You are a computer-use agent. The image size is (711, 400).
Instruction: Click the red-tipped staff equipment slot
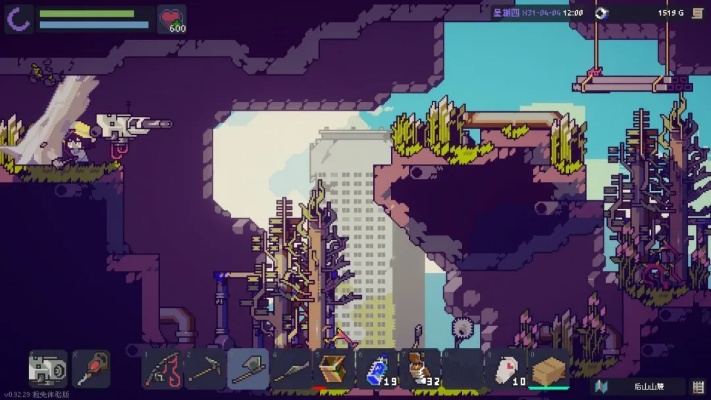coord(92,369)
